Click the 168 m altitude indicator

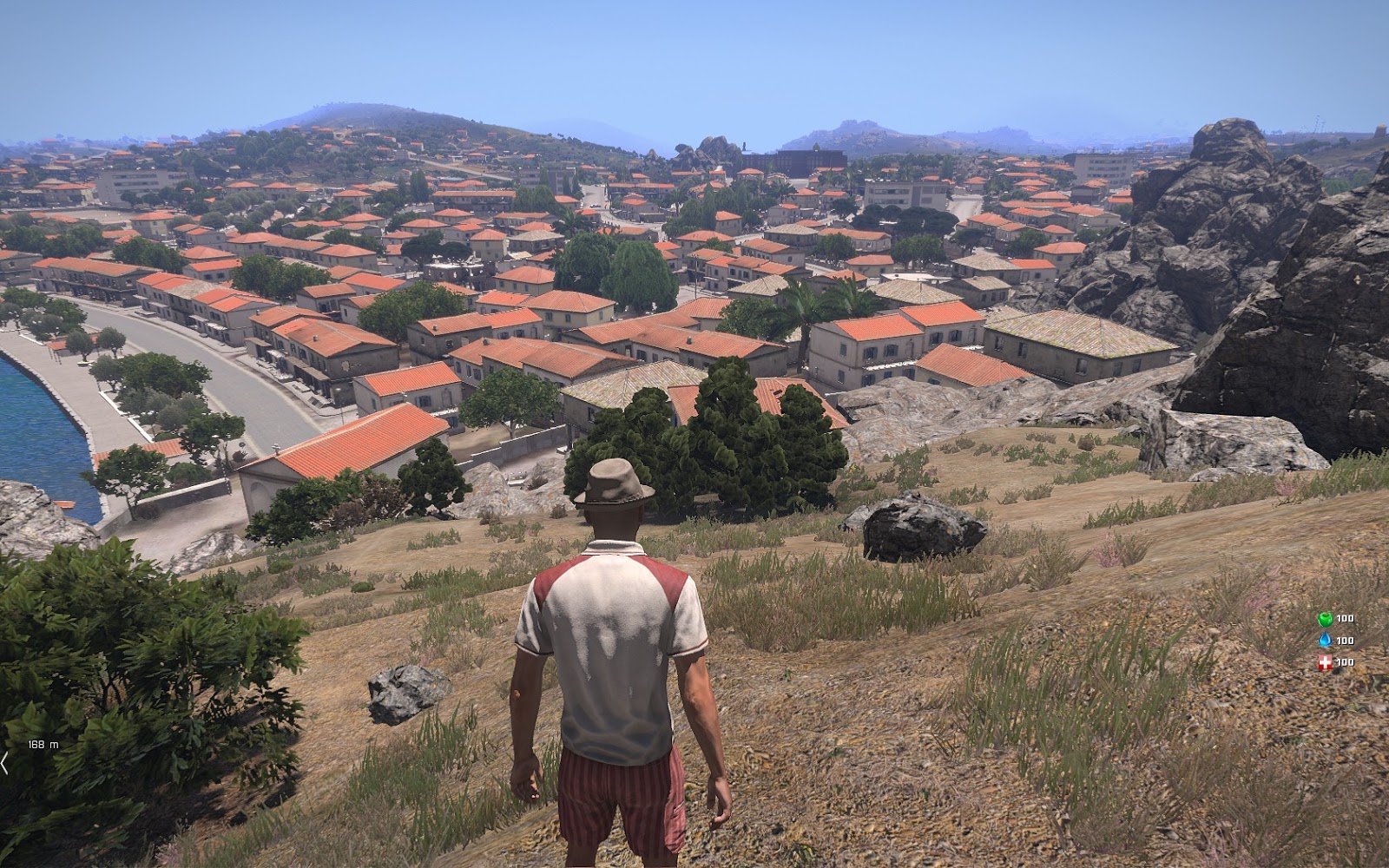(x=43, y=745)
